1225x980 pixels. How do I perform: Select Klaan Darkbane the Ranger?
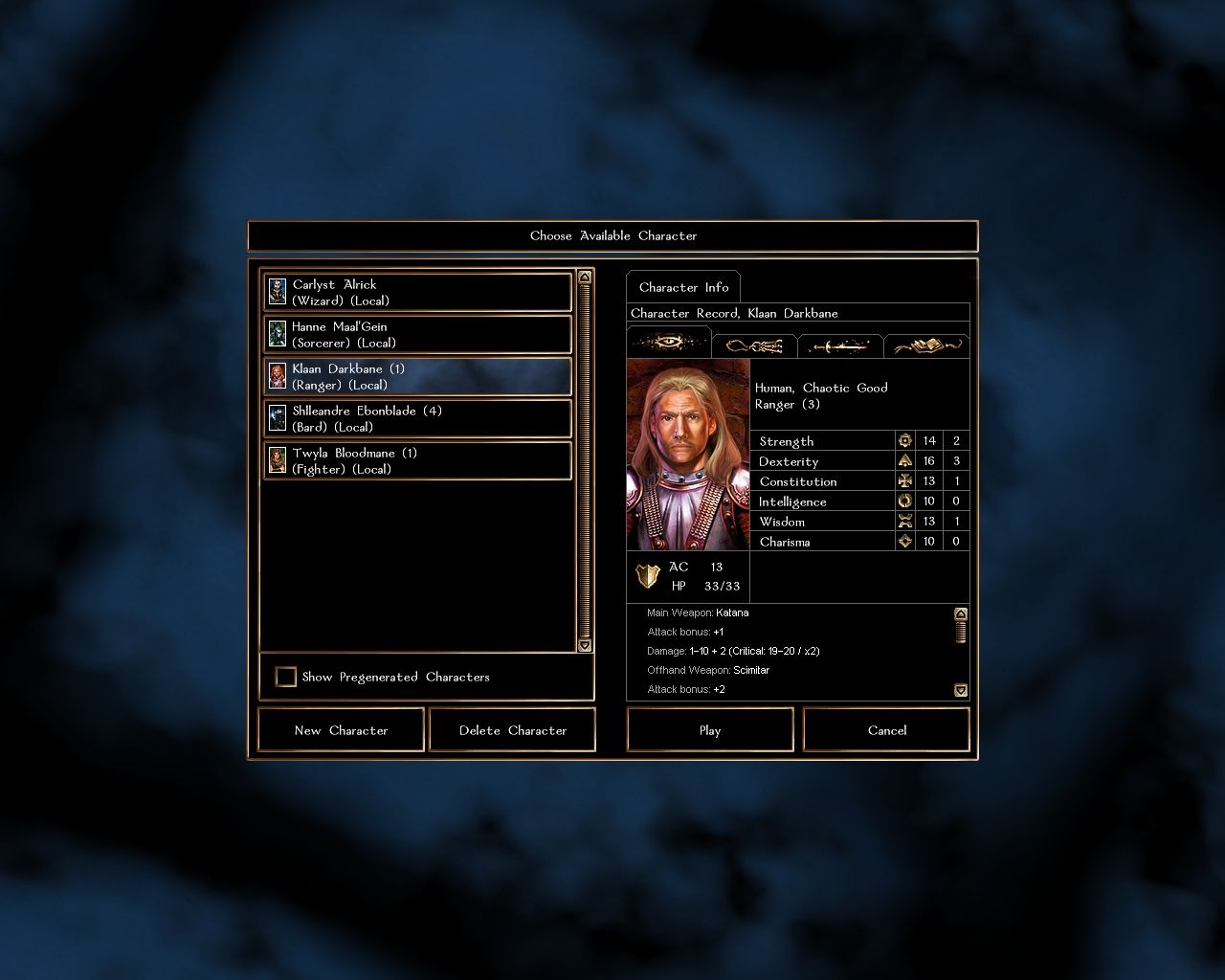pos(417,376)
